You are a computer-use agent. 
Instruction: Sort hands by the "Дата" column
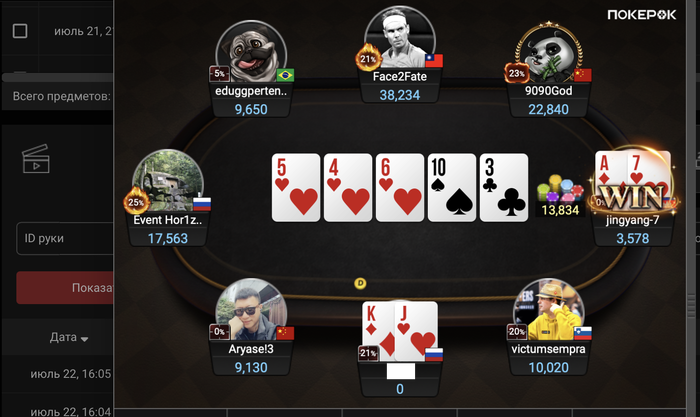coord(69,338)
